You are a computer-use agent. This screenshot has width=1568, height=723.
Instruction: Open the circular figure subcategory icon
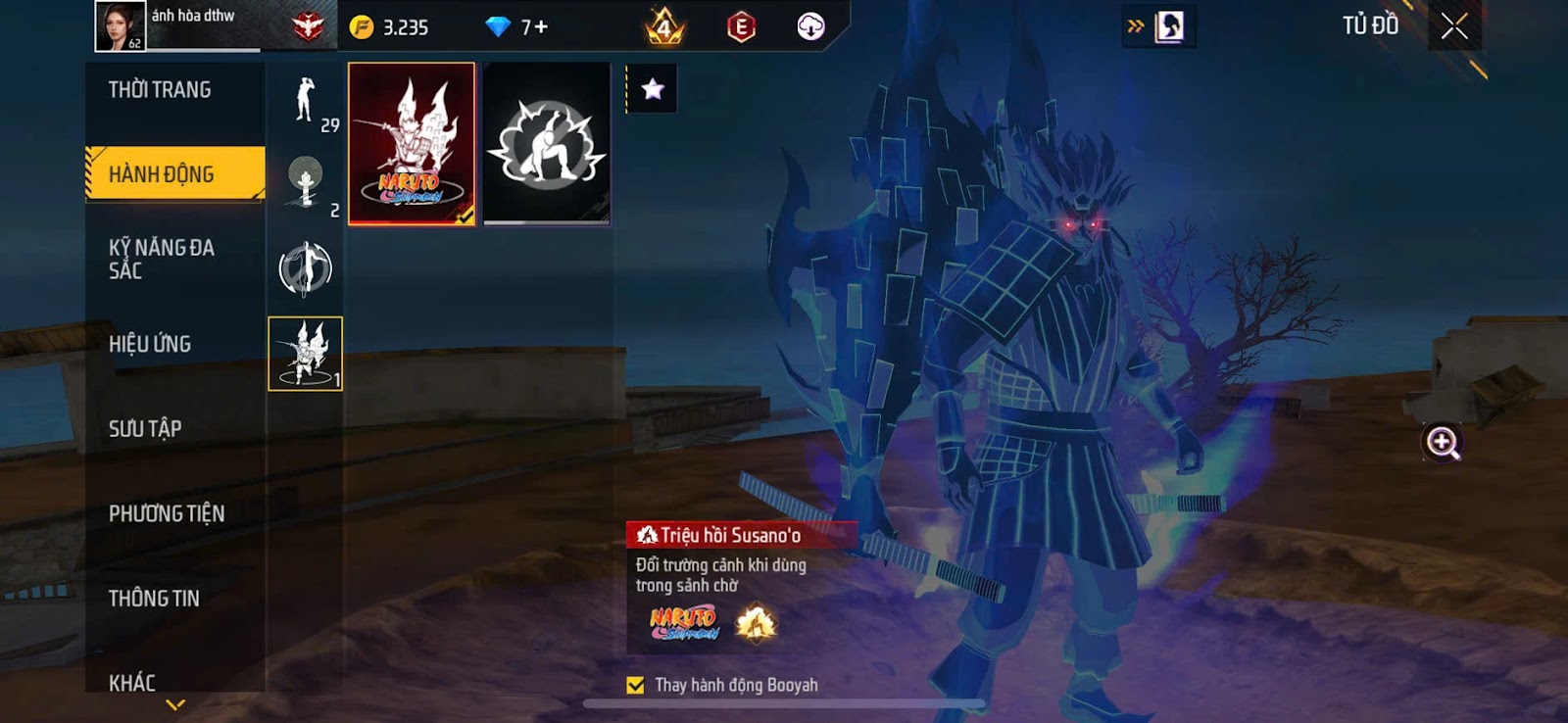[x=306, y=268]
